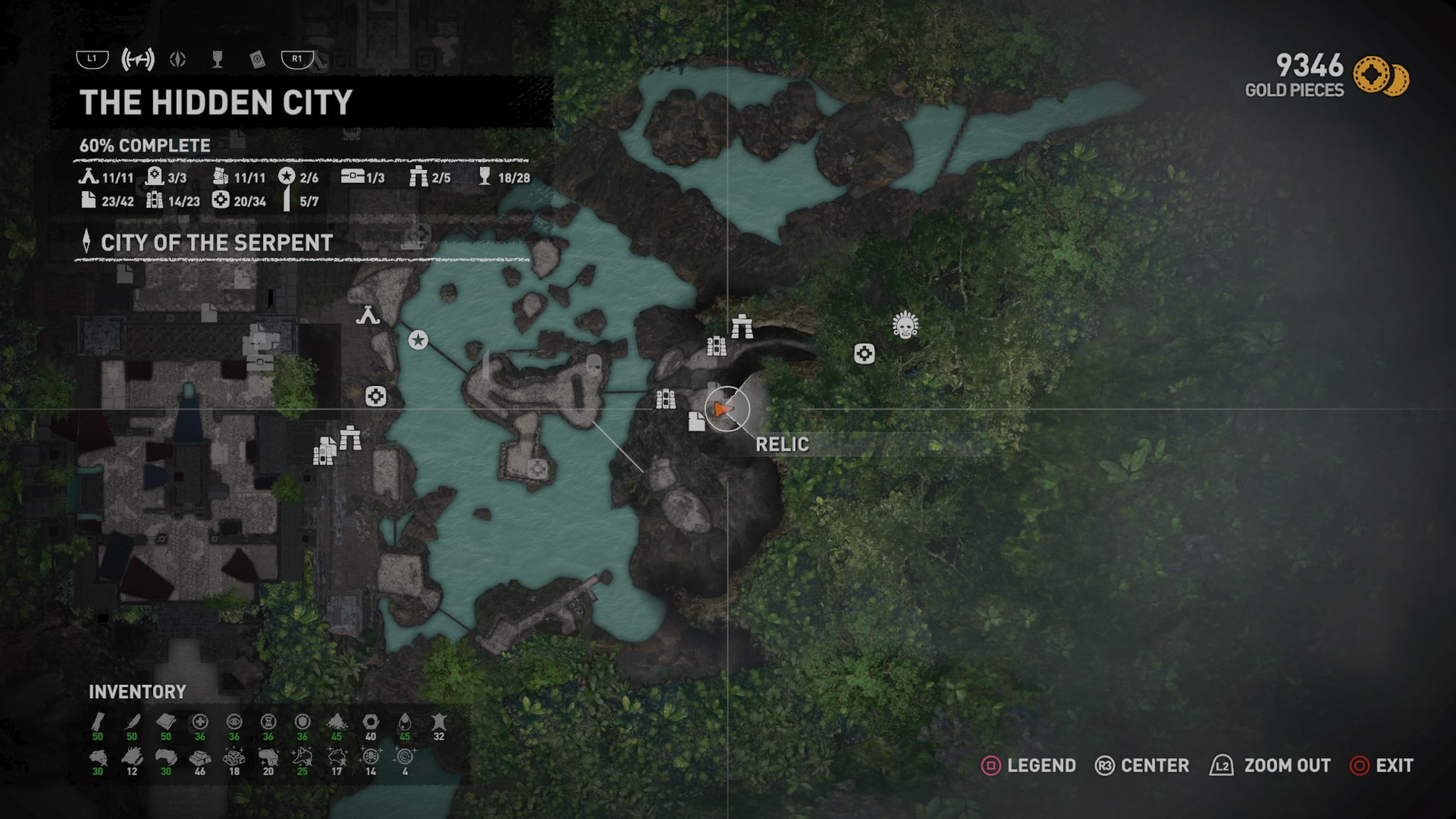Click the star mission marker on the lake
1456x819 pixels.
[418, 340]
